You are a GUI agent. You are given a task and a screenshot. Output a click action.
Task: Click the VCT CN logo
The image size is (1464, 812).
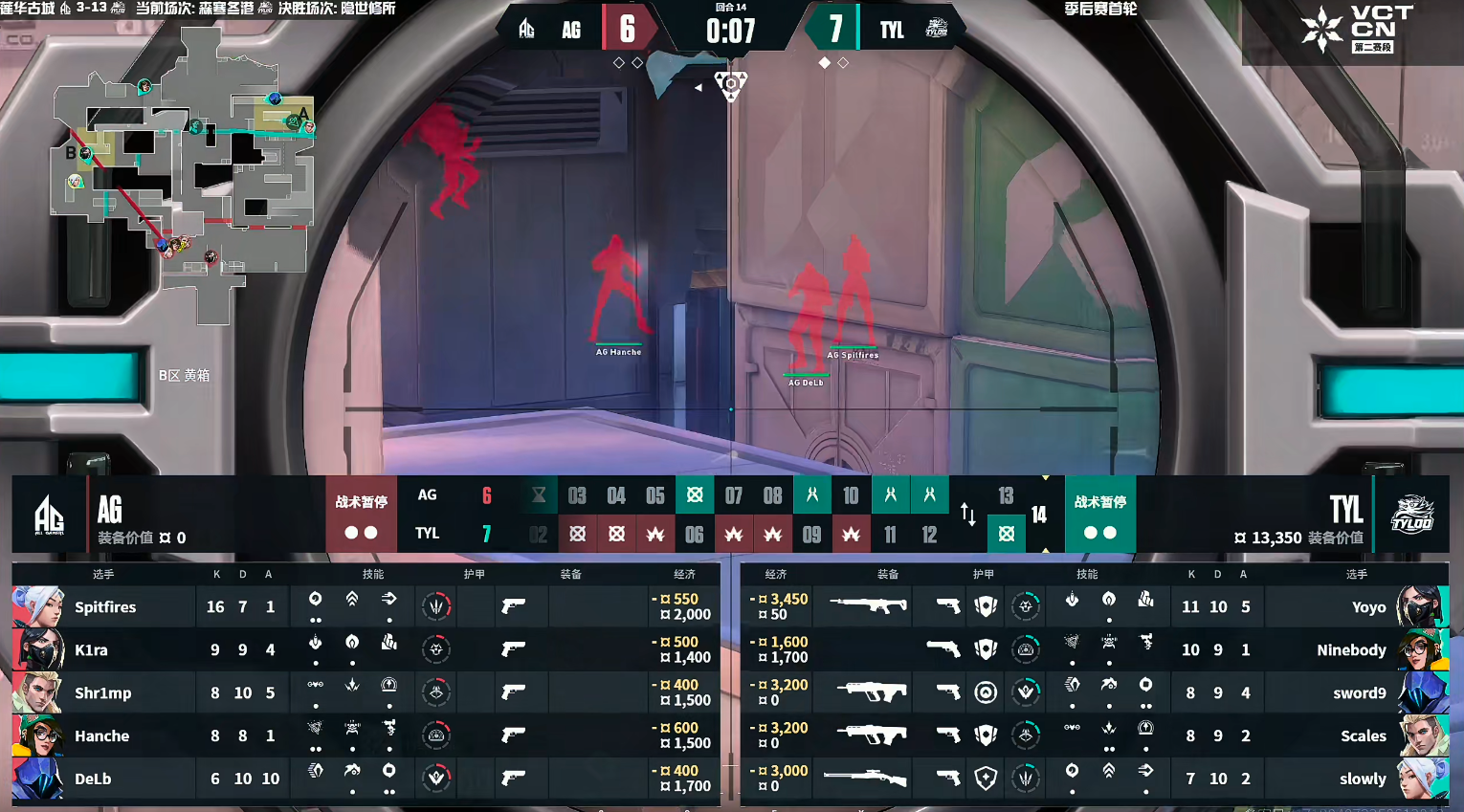click(x=1357, y=29)
